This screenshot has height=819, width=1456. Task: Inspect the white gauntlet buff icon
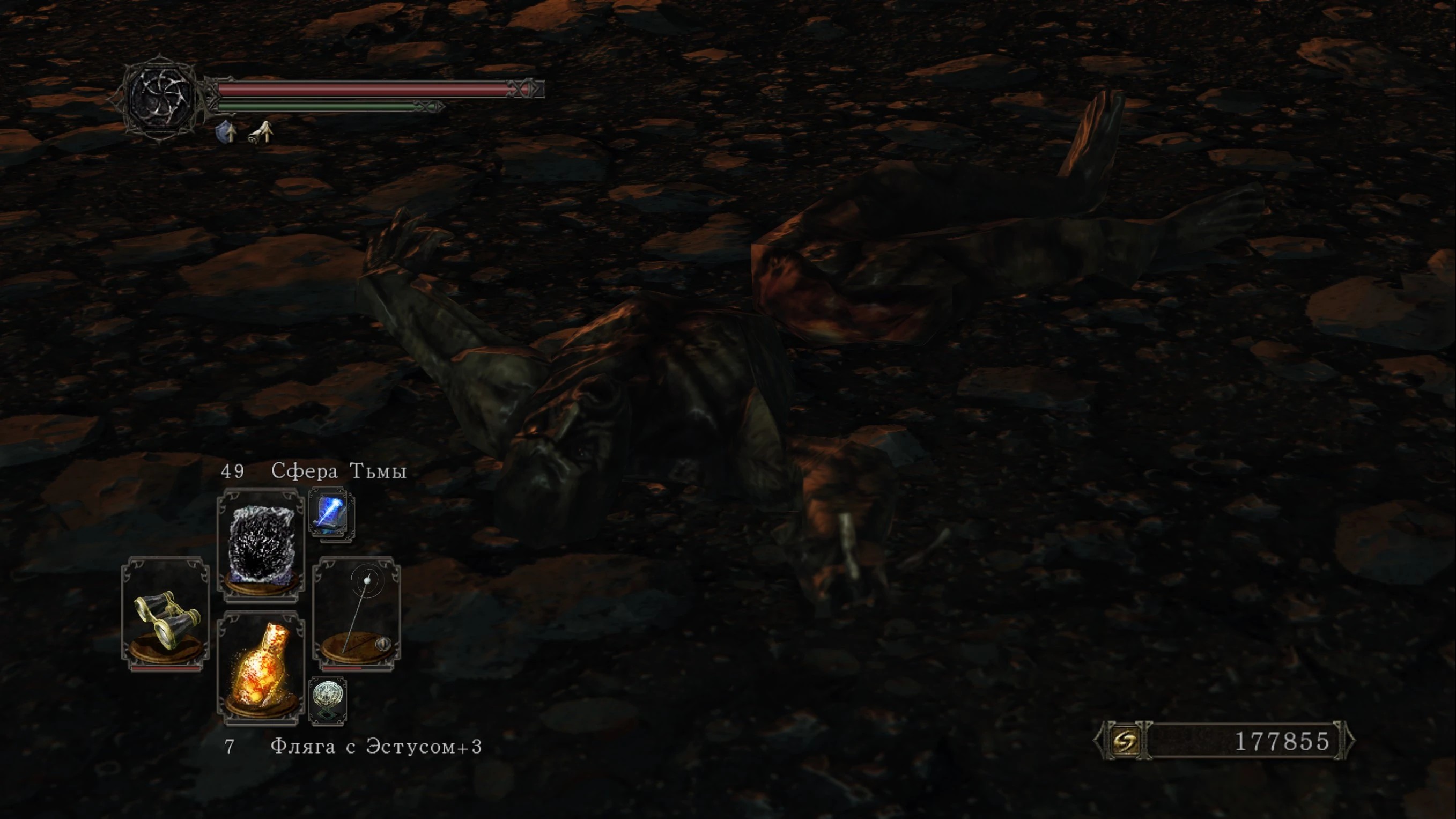click(262, 134)
